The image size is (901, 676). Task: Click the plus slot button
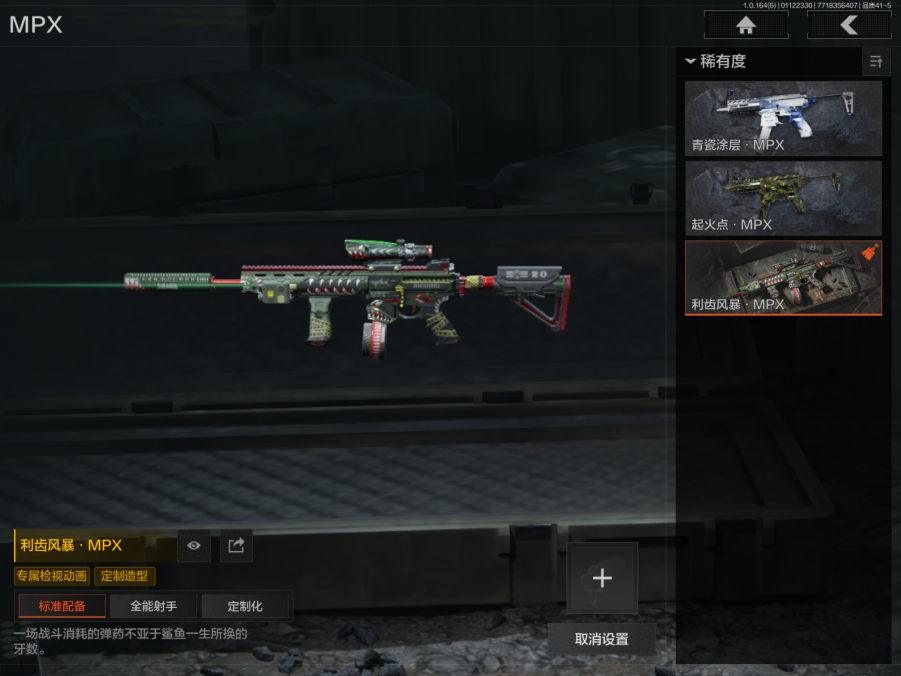tap(602, 578)
